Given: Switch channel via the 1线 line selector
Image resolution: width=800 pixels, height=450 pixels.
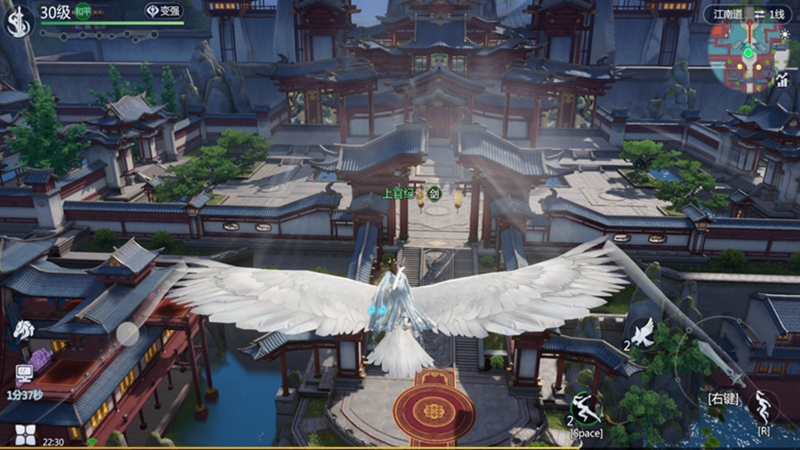Looking at the screenshot, I should pyautogui.click(x=774, y=14).
